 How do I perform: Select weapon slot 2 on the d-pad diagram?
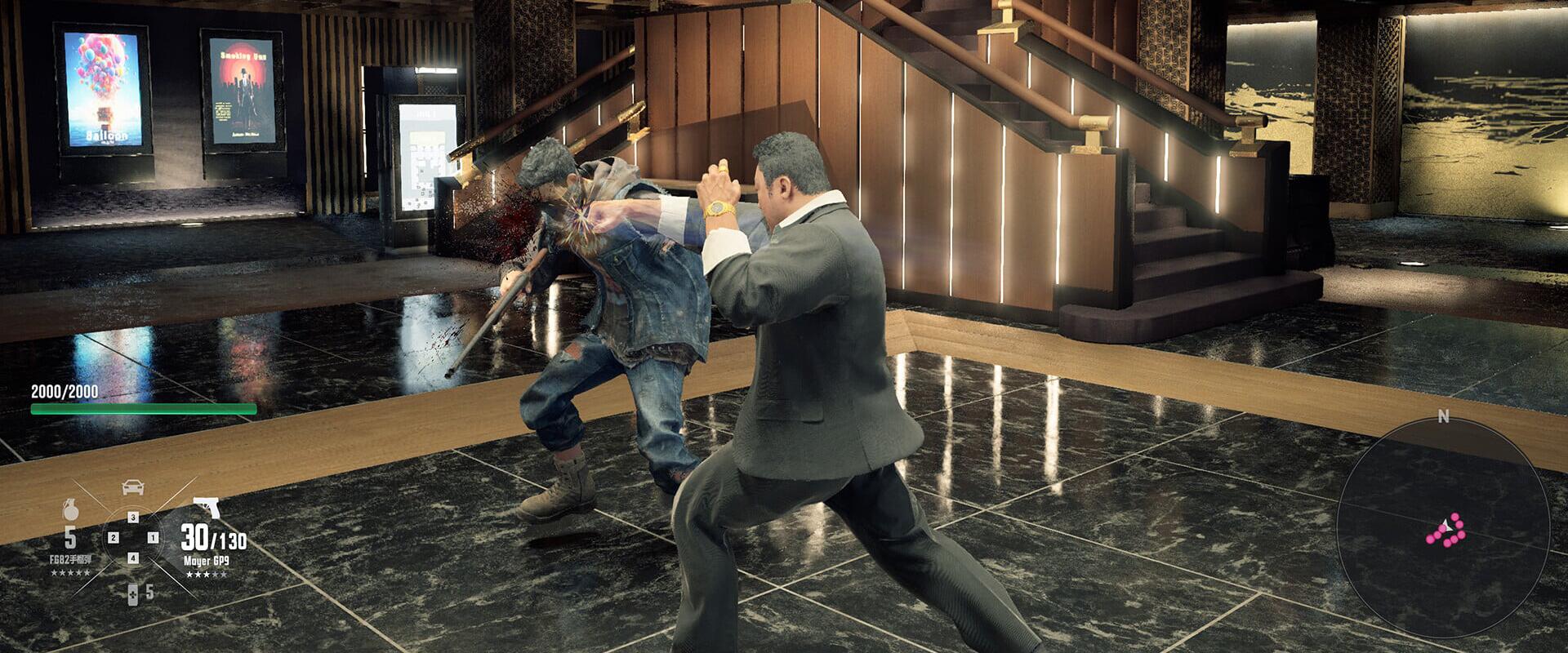114,538
